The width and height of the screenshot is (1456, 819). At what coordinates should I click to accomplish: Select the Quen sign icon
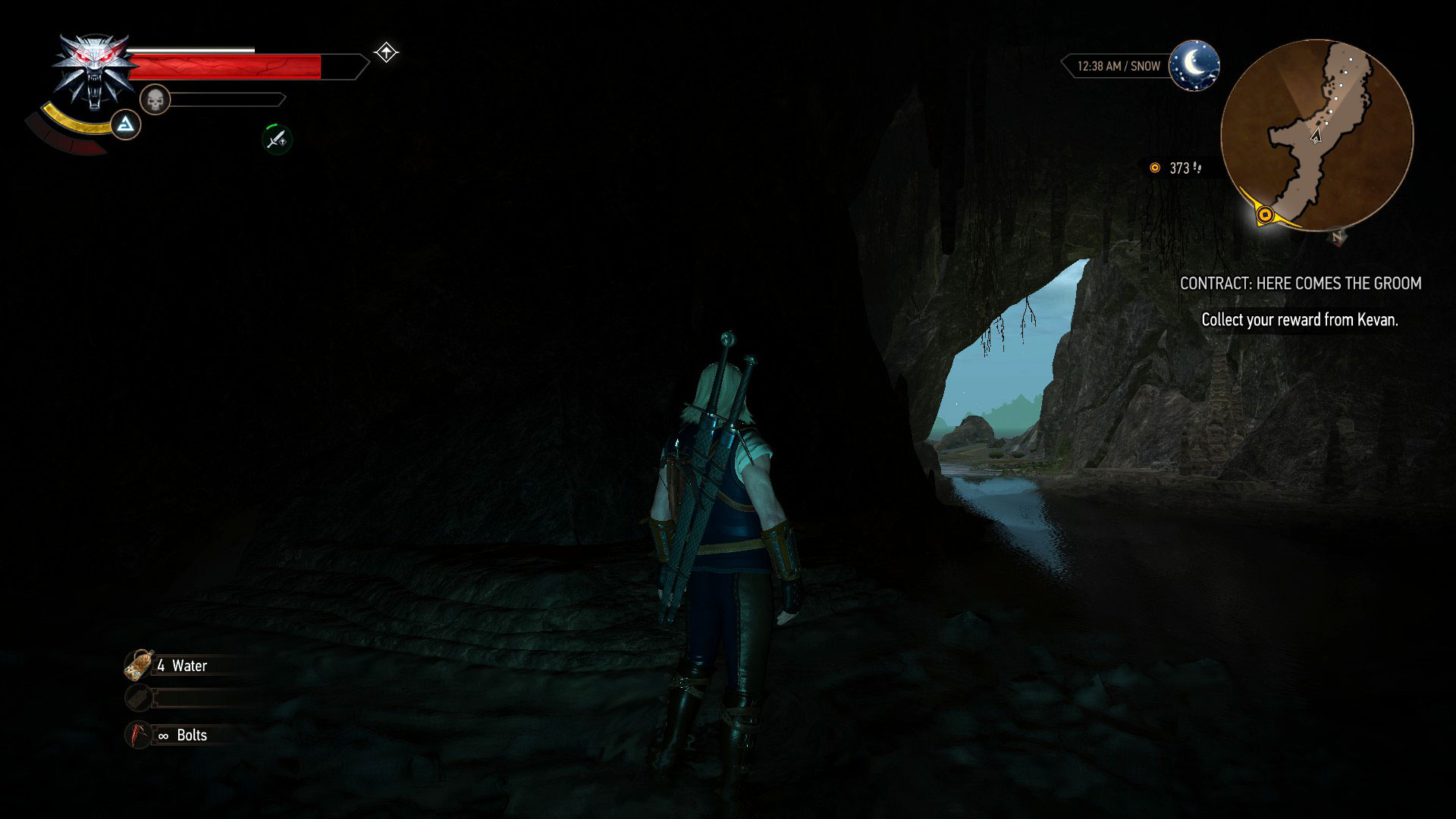pos(126,126)
